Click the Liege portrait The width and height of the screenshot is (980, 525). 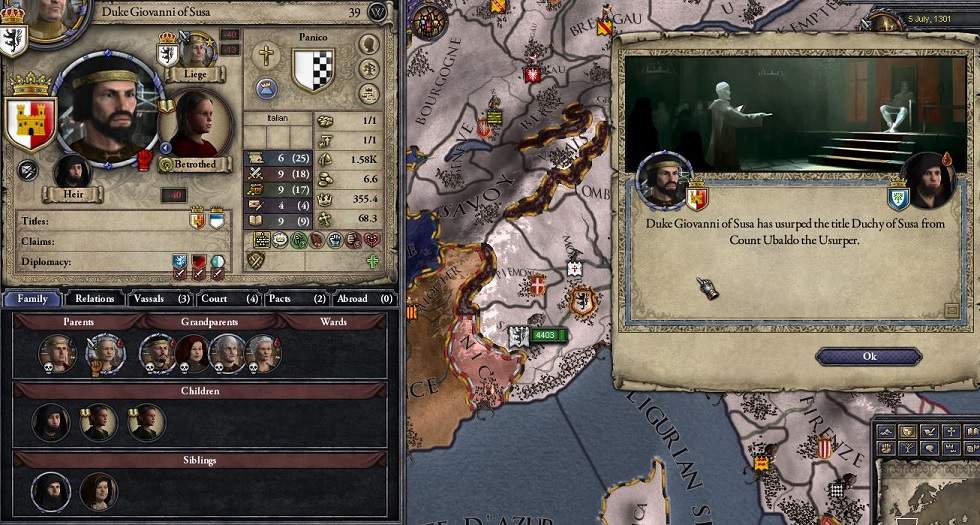pyautogui.click(x=199, y=50)
